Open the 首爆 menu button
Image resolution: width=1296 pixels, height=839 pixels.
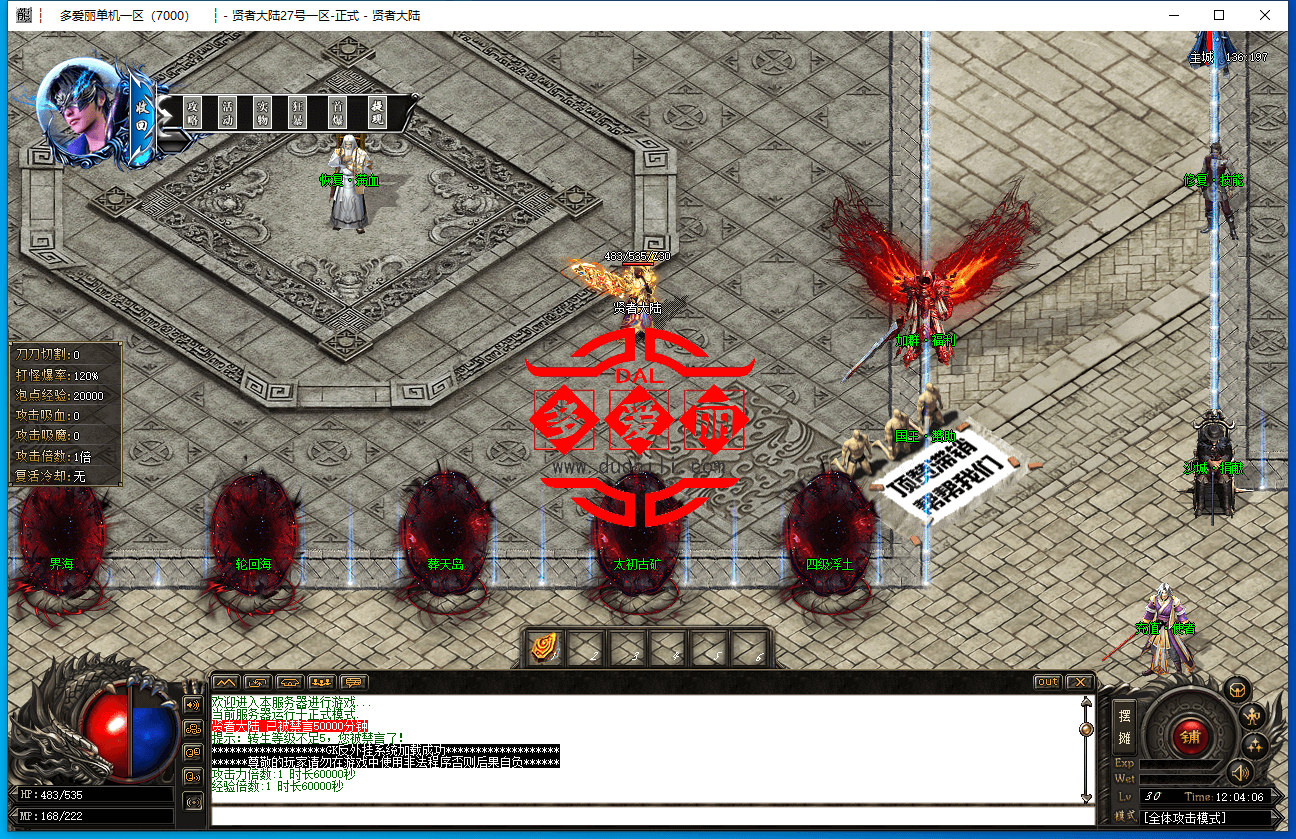[339, 112]
